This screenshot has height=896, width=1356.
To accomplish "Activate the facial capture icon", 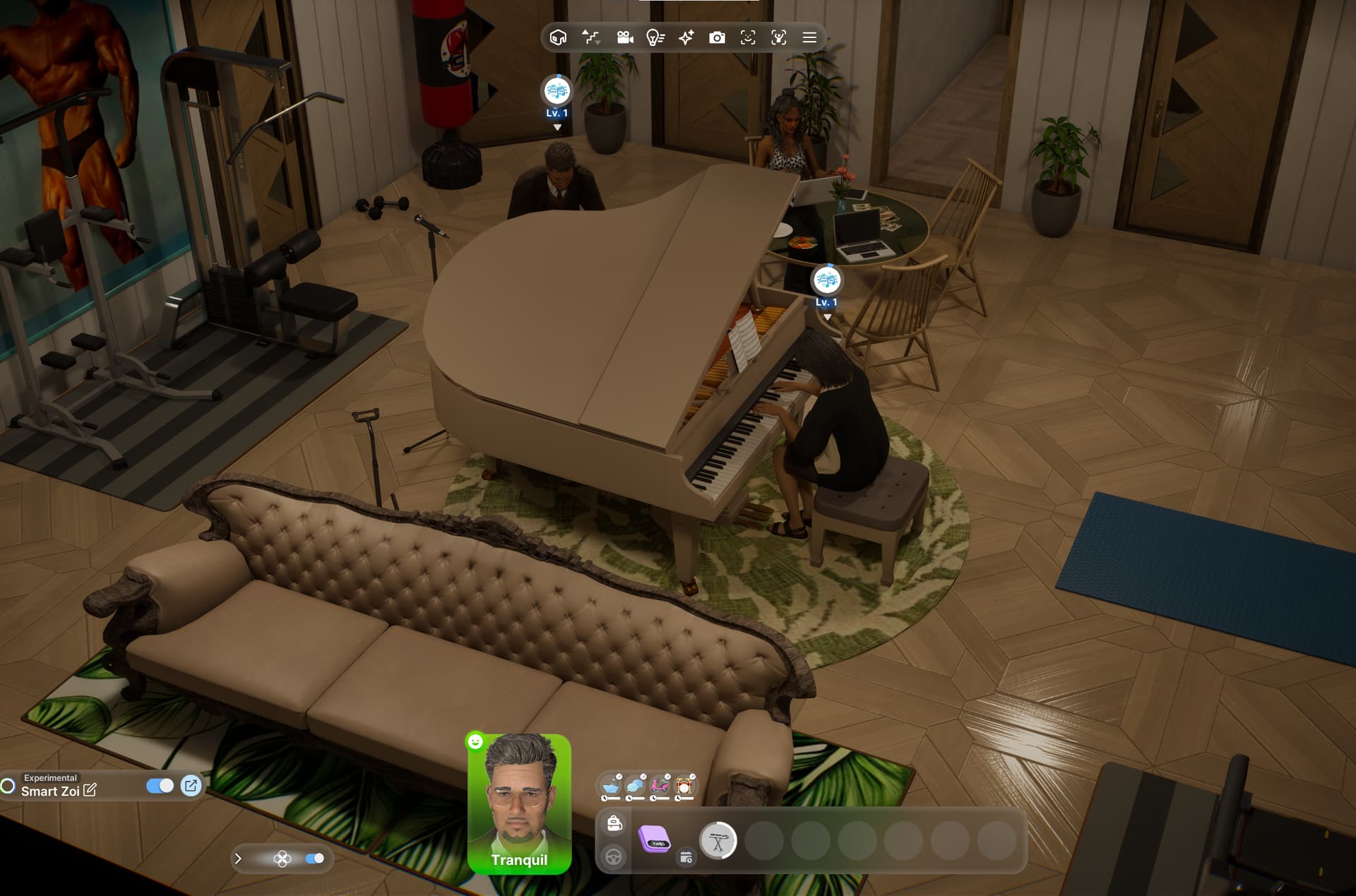I will coord(748,37).
